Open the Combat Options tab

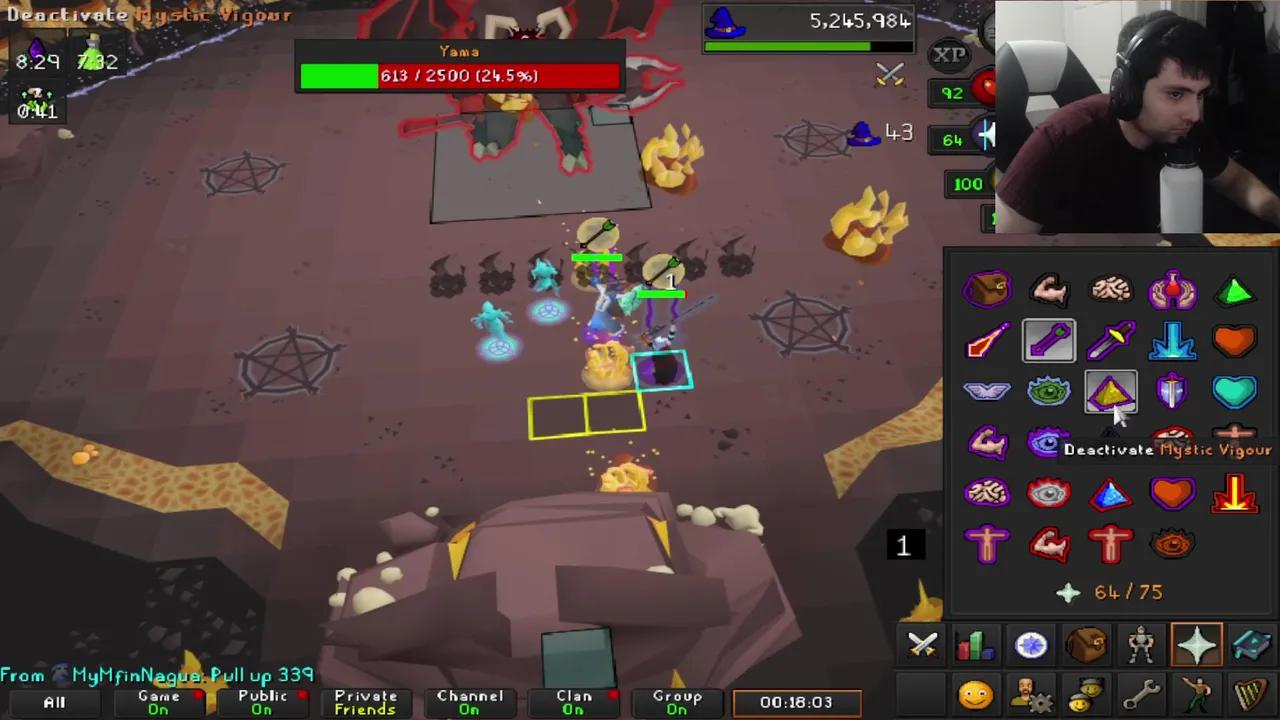(922, 645)
